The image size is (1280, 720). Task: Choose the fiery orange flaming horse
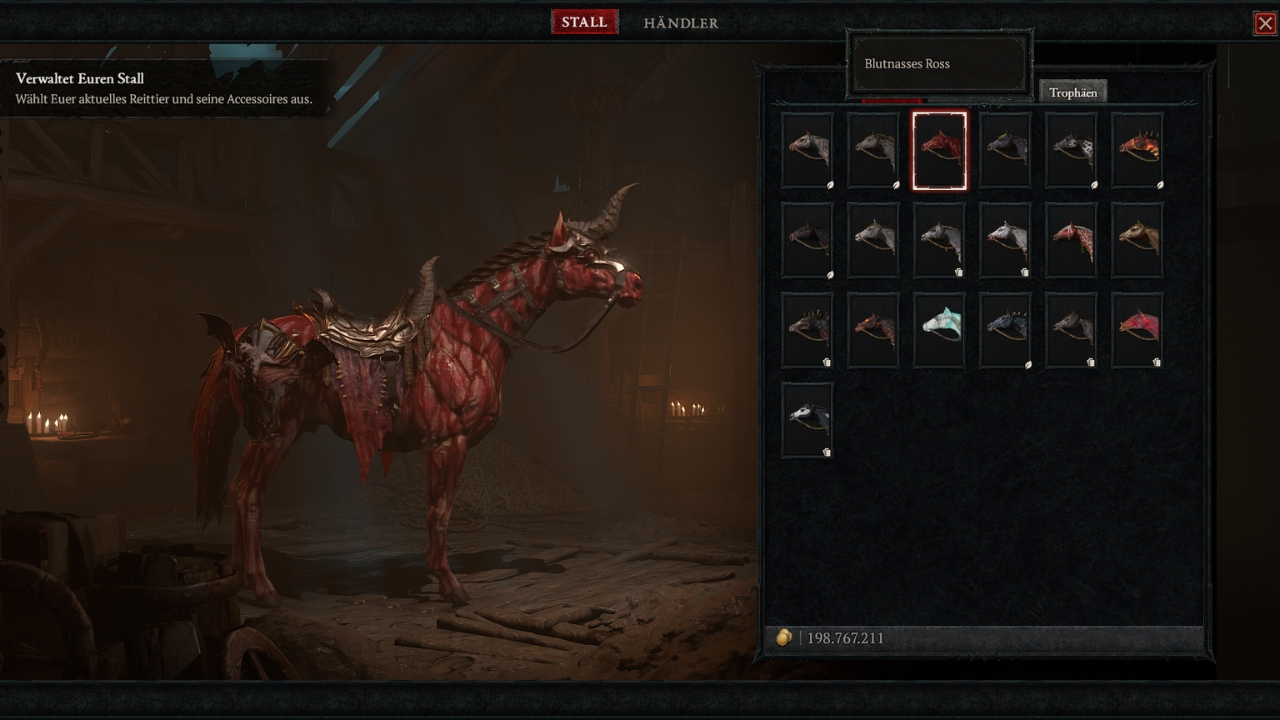(x=1137, y=150)
